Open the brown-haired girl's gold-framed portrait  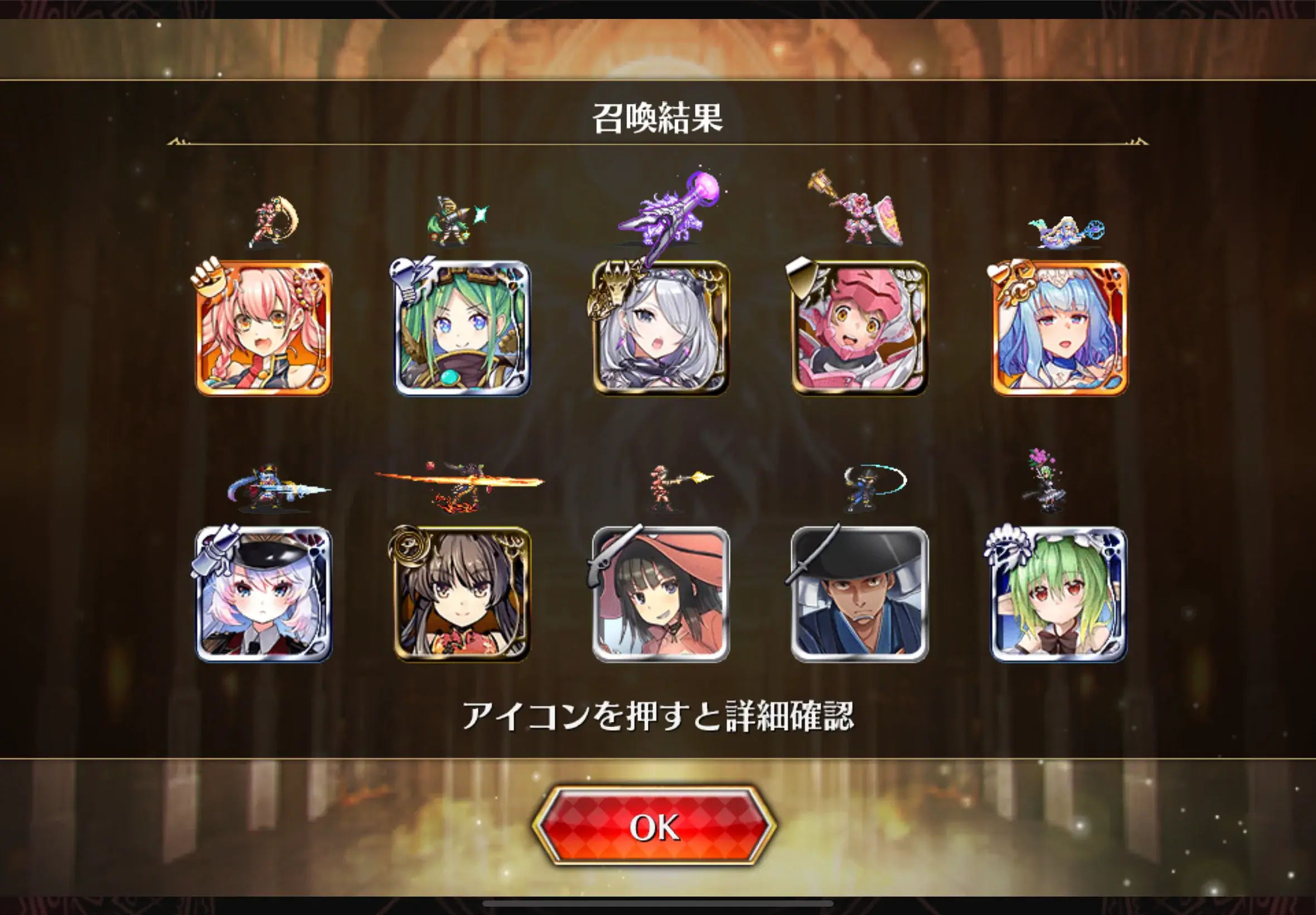coord(461,596)
